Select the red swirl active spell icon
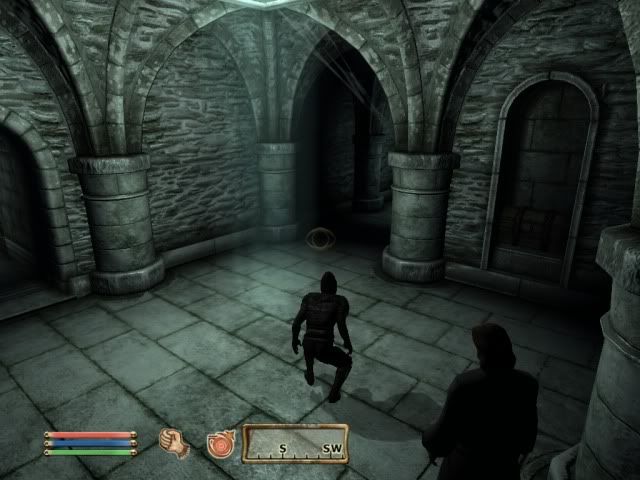The width and height of the screenshot is (640, 480). [219, 442]
